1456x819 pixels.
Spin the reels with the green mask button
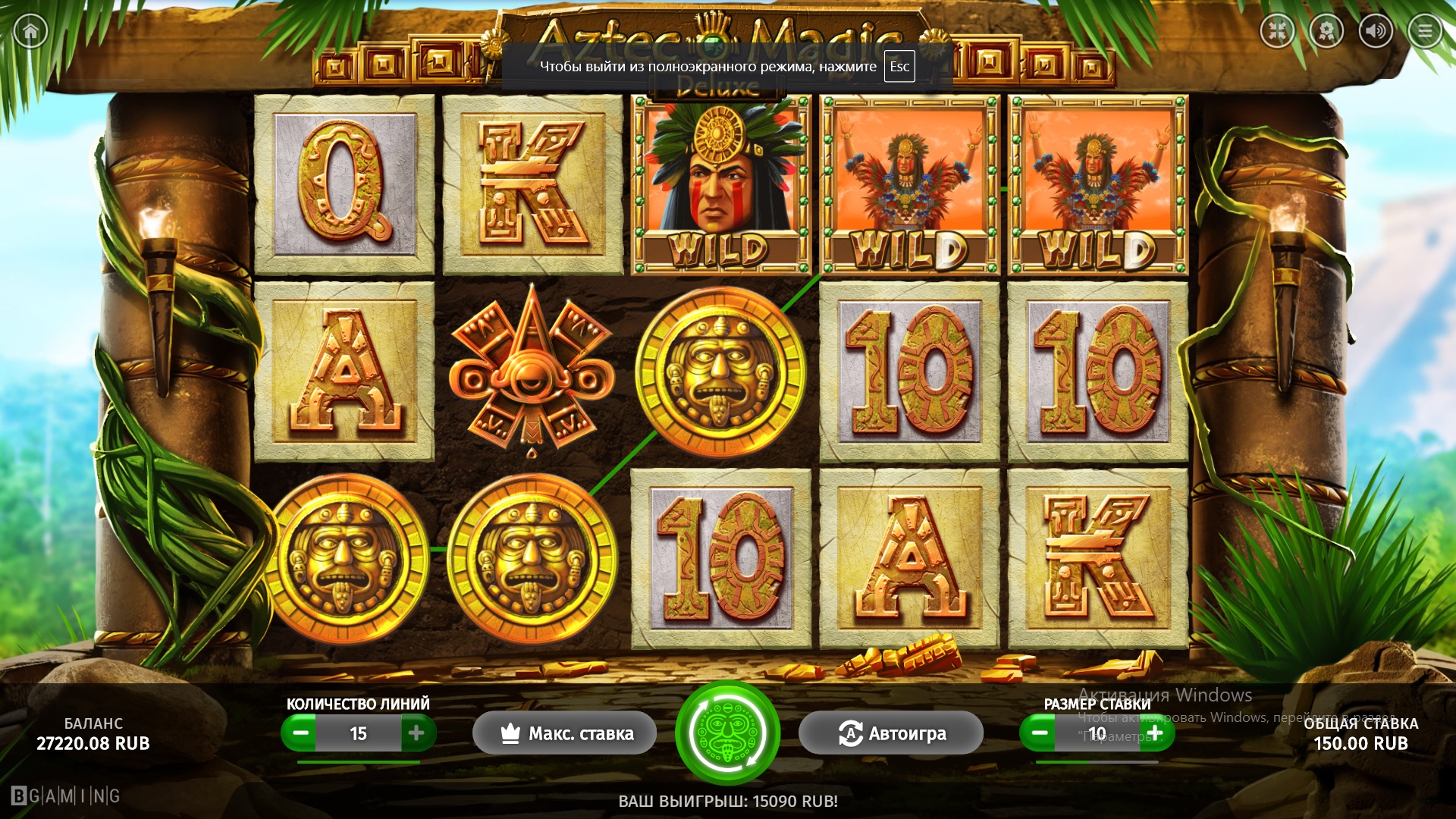tap(727, 733)
